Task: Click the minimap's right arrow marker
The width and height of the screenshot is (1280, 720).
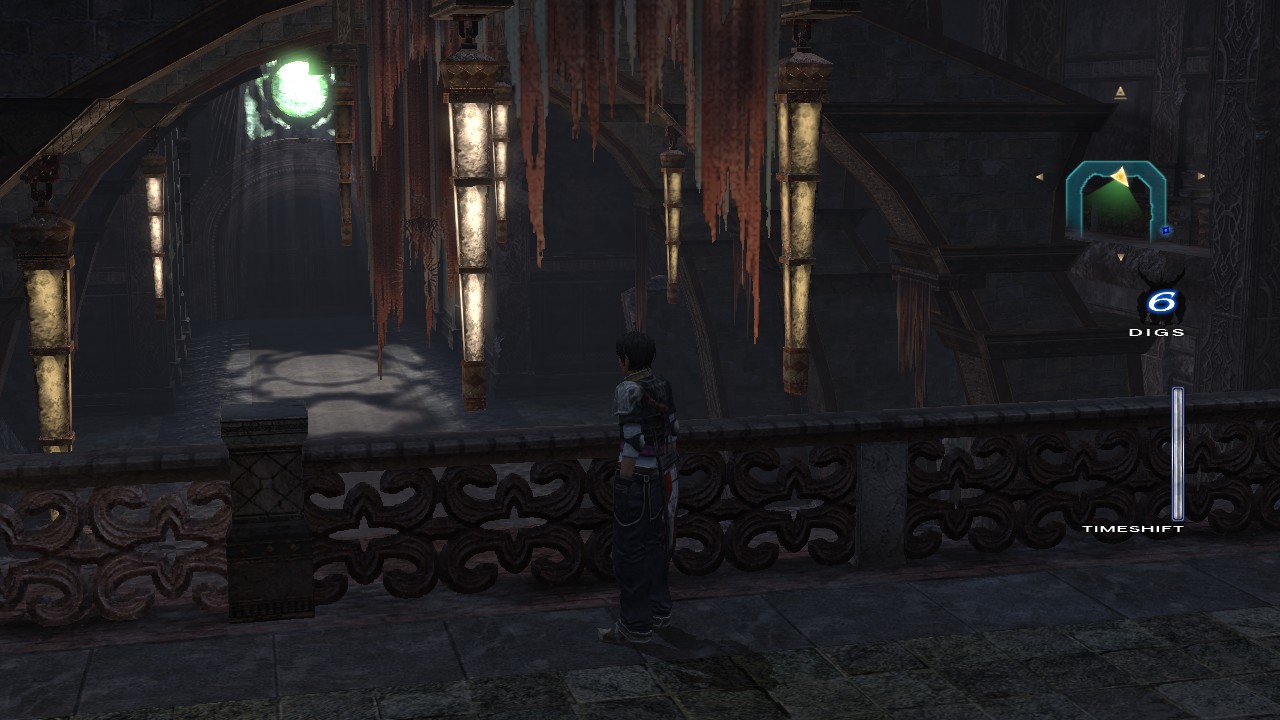Action: (1201, 176)
